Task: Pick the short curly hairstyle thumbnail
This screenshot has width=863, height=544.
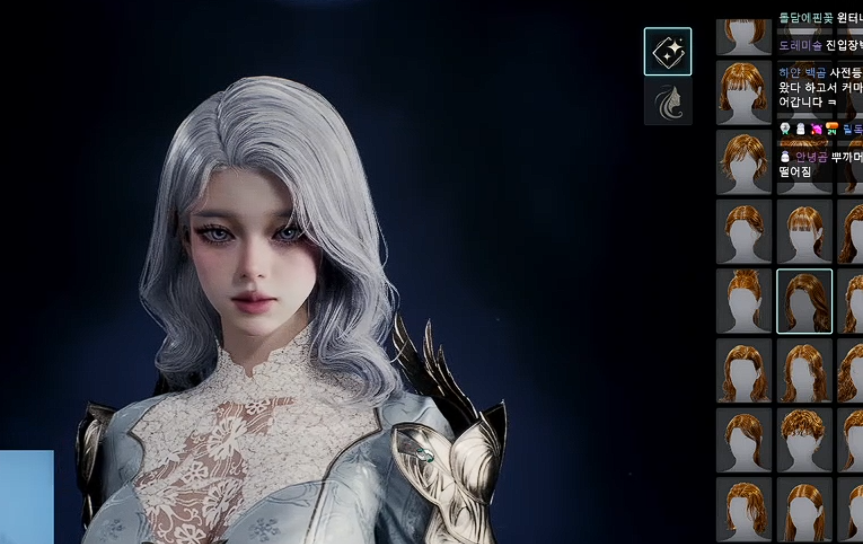Action: click(x=804, y=439)
